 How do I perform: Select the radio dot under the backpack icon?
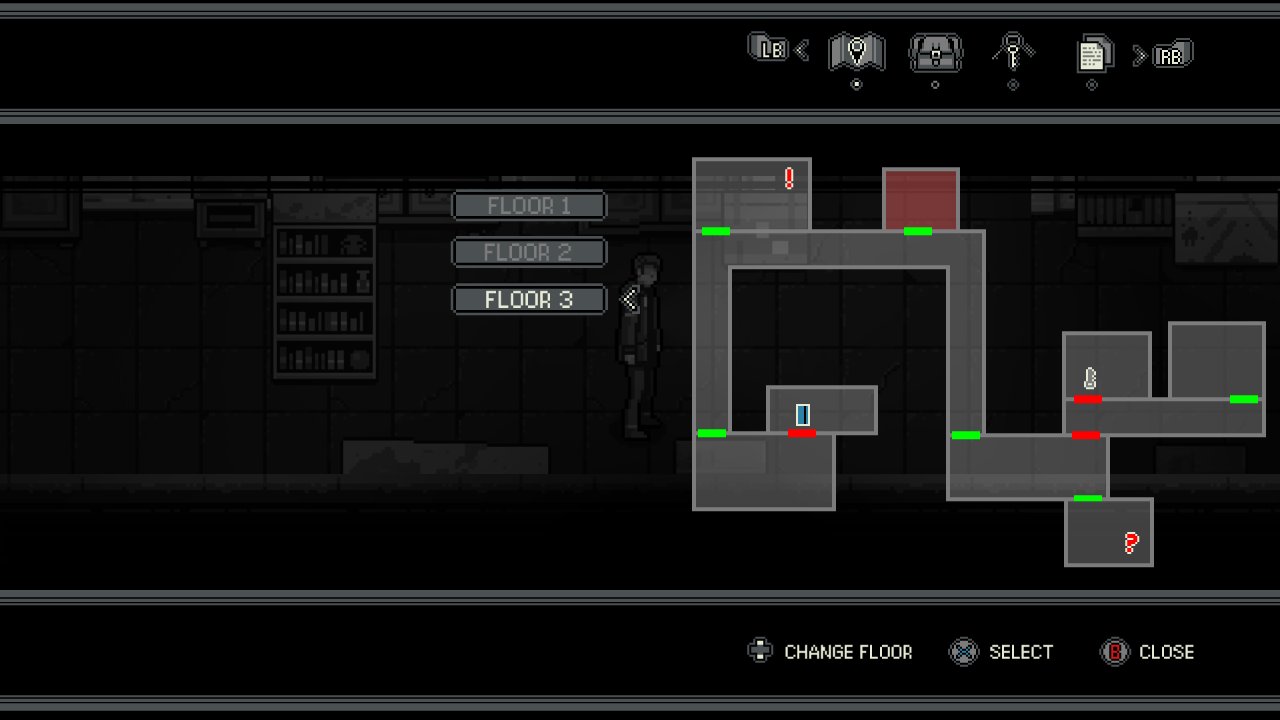coord(935,84)
